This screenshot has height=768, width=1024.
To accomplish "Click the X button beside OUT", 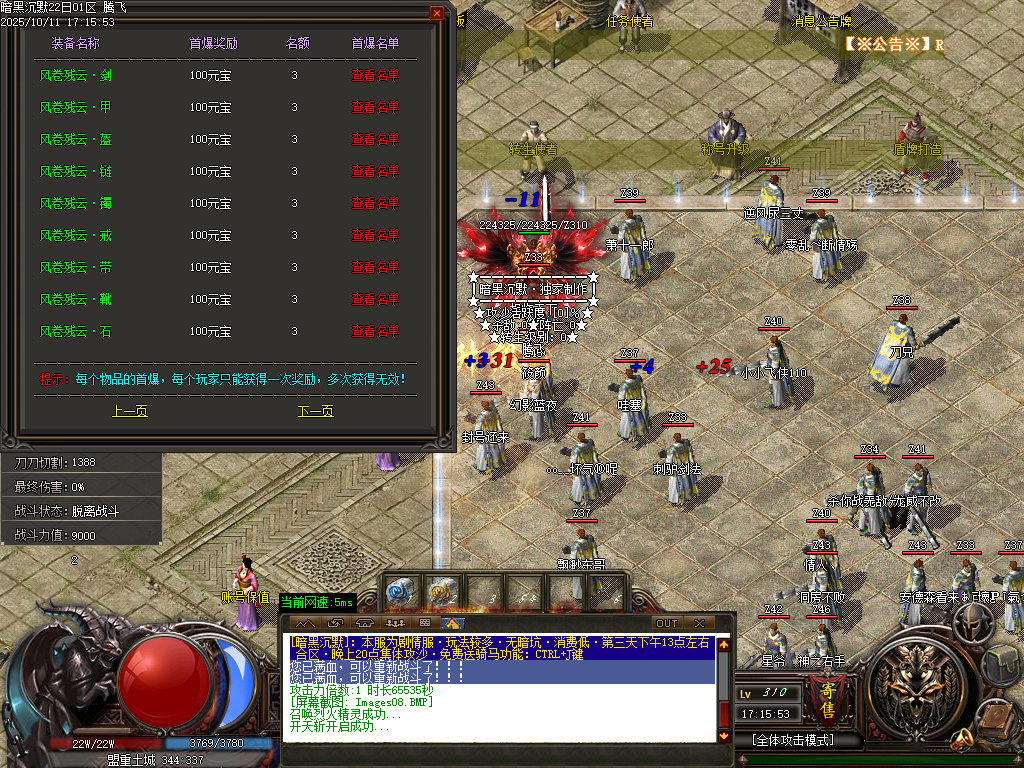I will pos(699,623).
